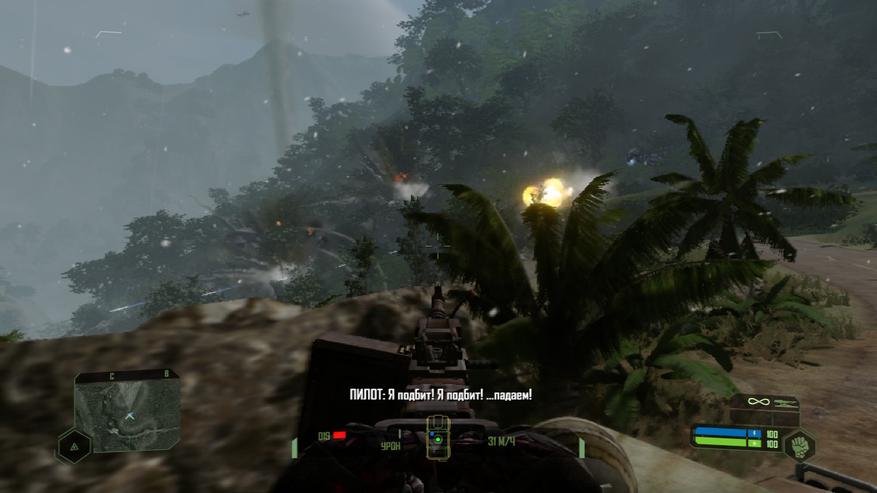Click the hexagonal warning triangle icon
The image size is (877, 493).
(x=73, y=447)
